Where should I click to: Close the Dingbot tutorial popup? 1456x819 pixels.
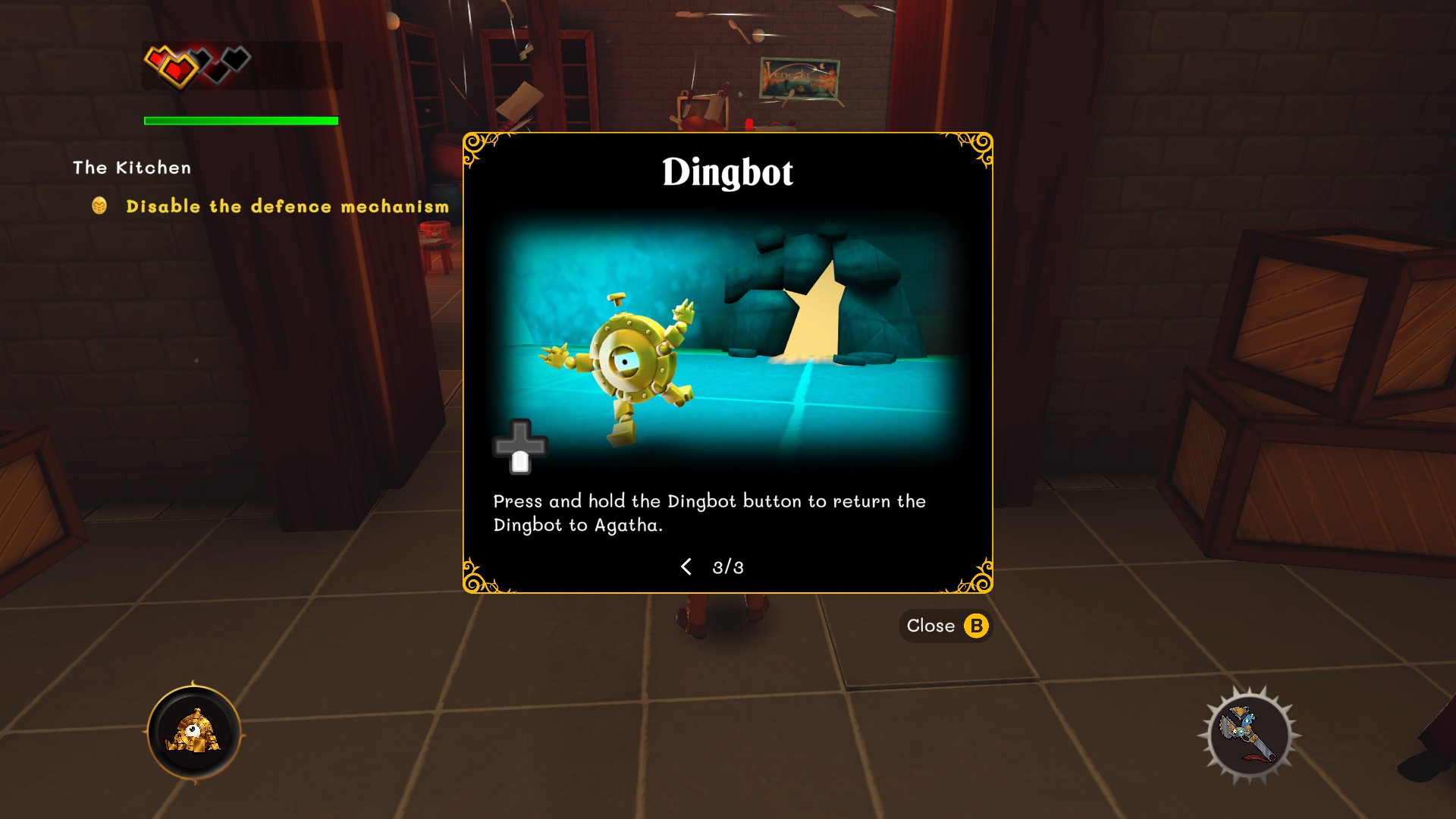point(946,626)
